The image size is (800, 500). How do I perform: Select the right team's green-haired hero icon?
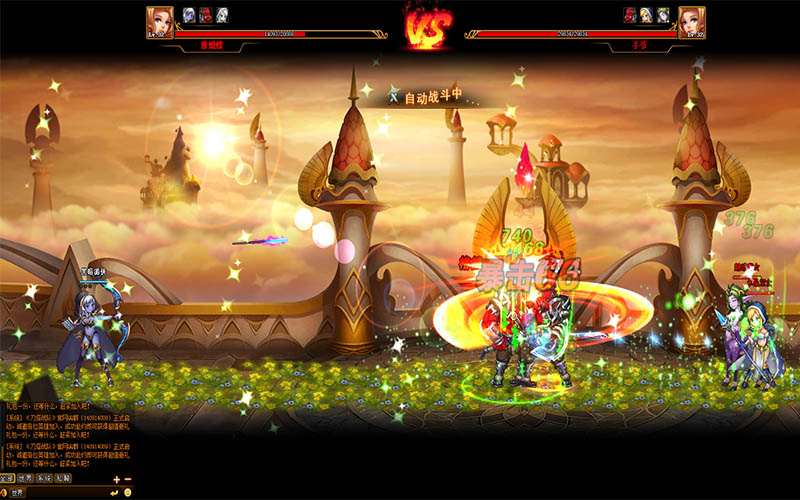(663, 14)
